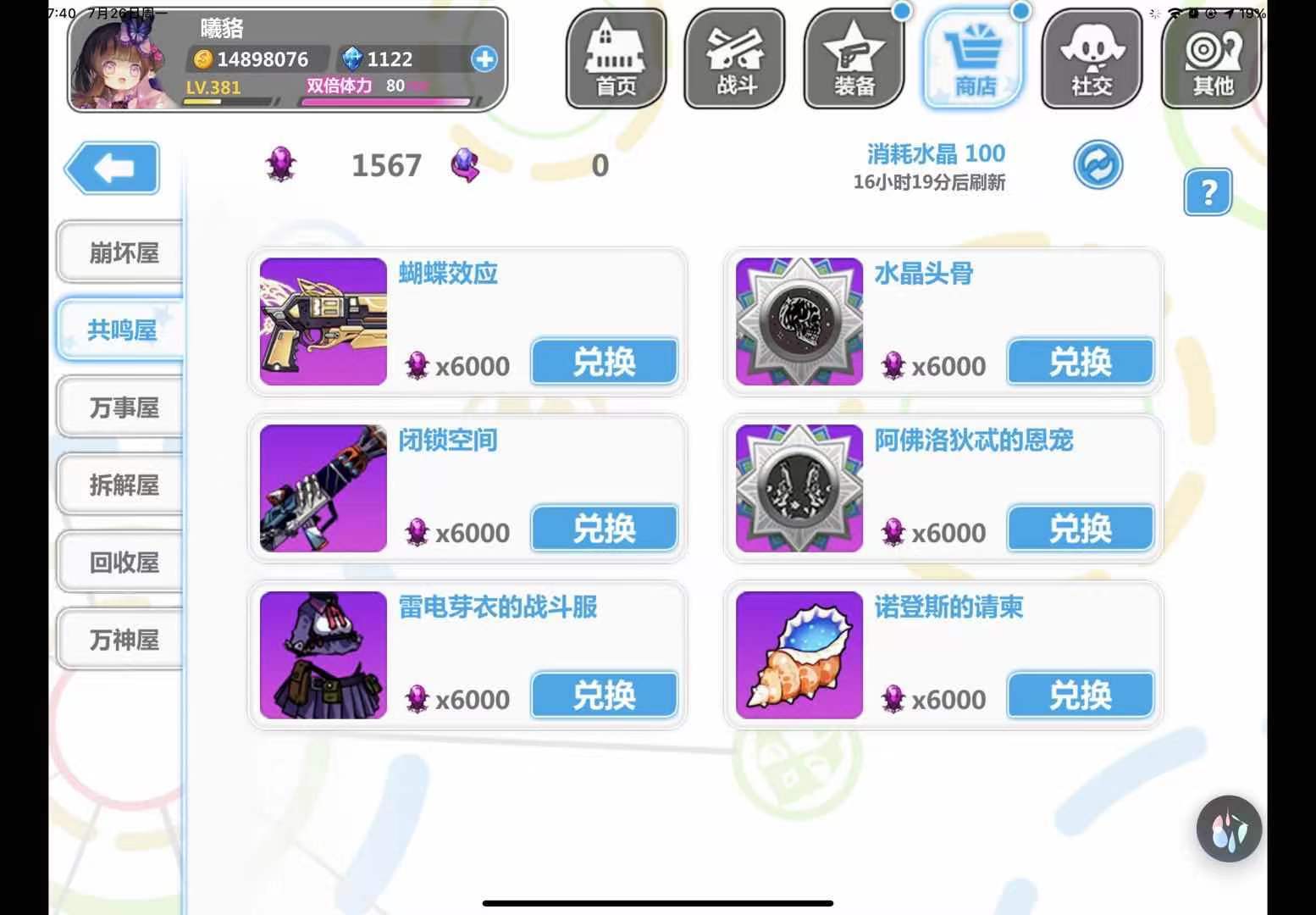Open the 社交 social icon
The width and height of the screenshot is (1316, 915).
click(1092, 59)
